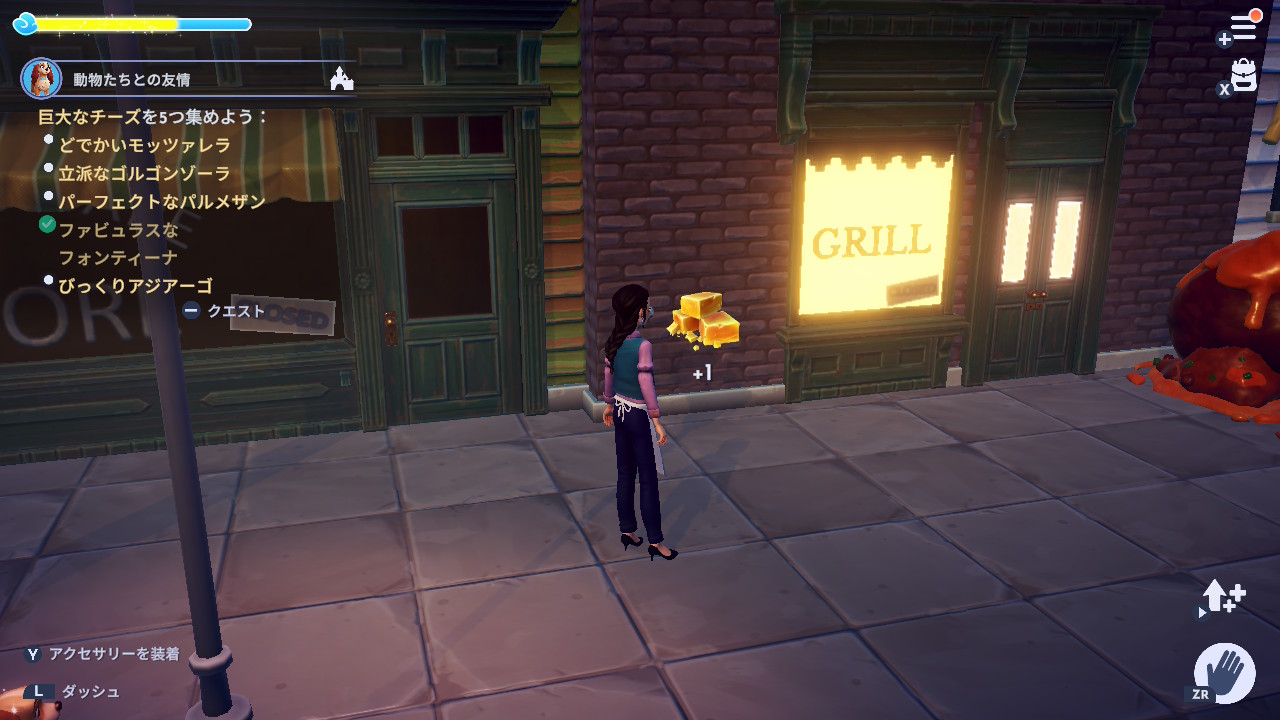Viewport: 1280px width, 720px height.
Task: Open the backpack inventory icon
Action: pyautogui.click(x=1243, y=75)
